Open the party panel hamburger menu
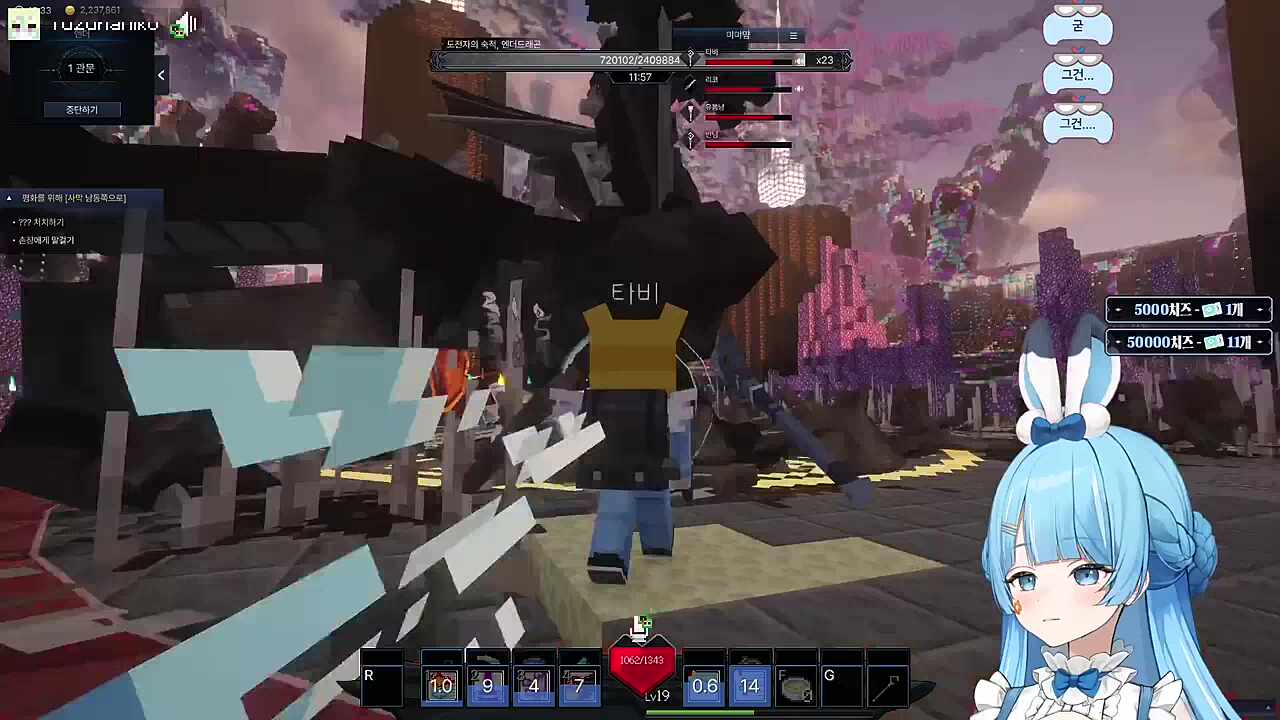 [x=793, y=36]
